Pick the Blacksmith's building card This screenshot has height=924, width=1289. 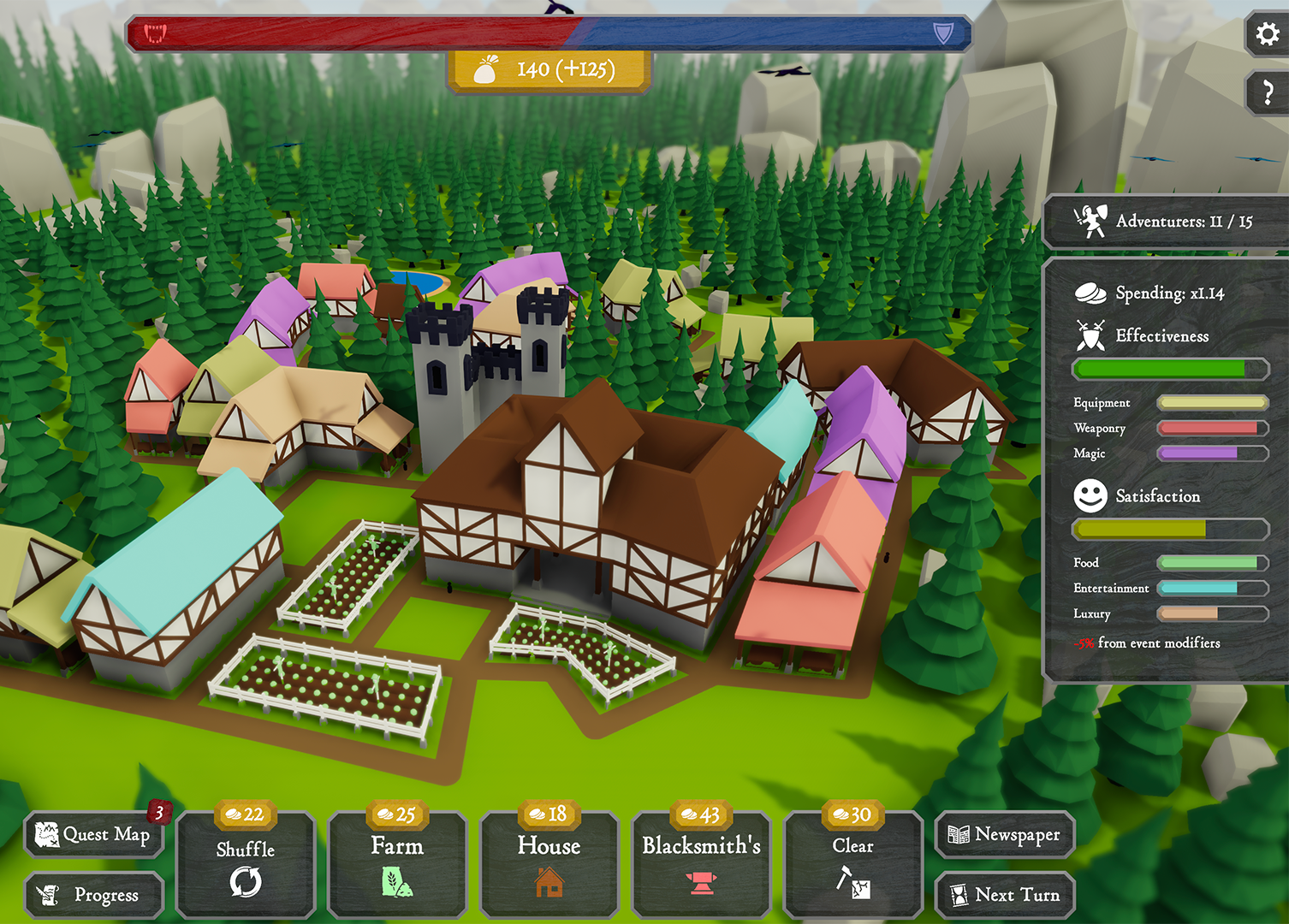coord(701,865)
